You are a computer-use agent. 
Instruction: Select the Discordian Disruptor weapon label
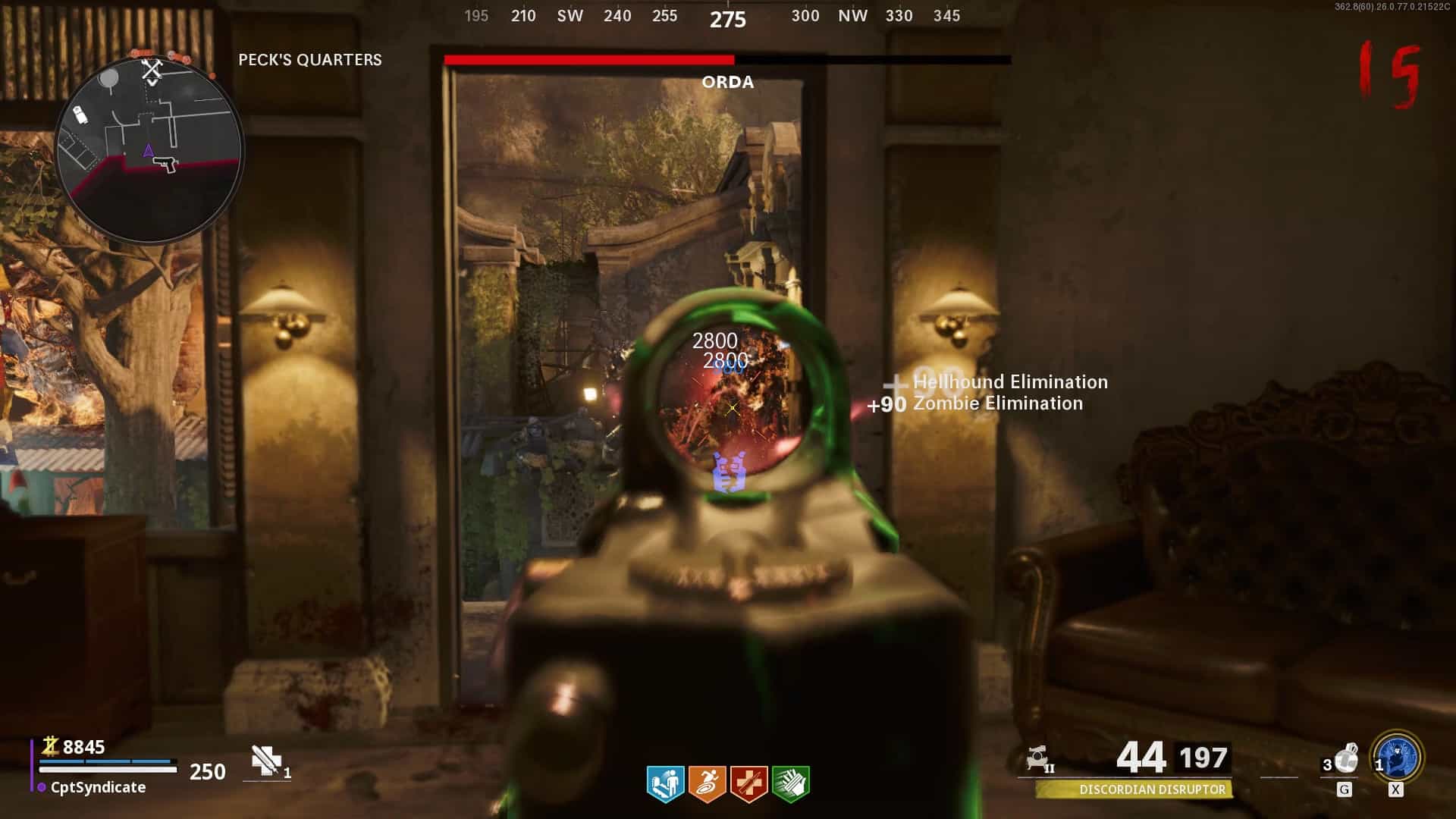pyautogui.click(x=1151, y=789)
